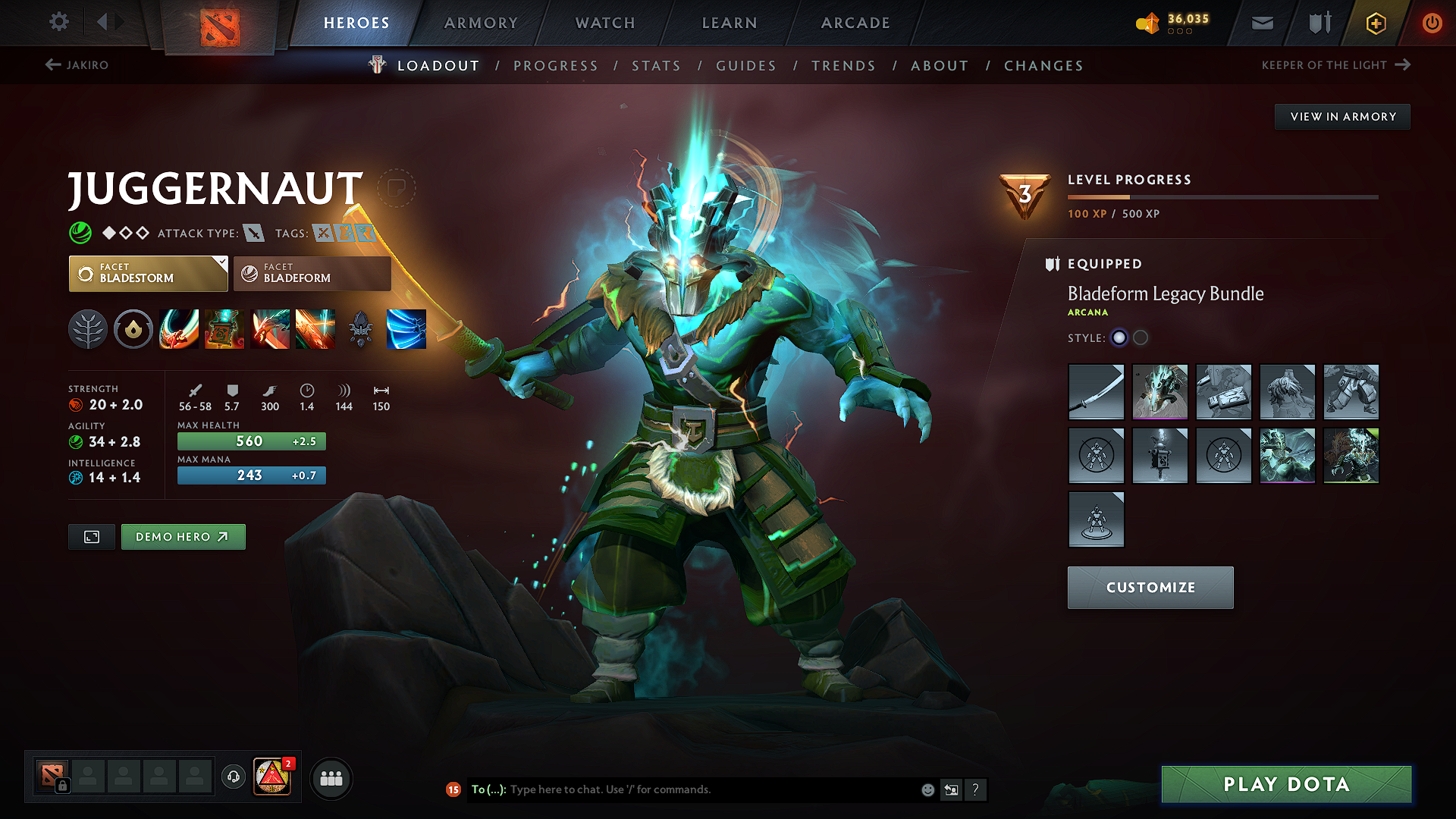Image resolution: width=1456 pixels, height=819 pixels.
Task: Open Dota Plus hexagon icon
Action: tap(1375, 23)
